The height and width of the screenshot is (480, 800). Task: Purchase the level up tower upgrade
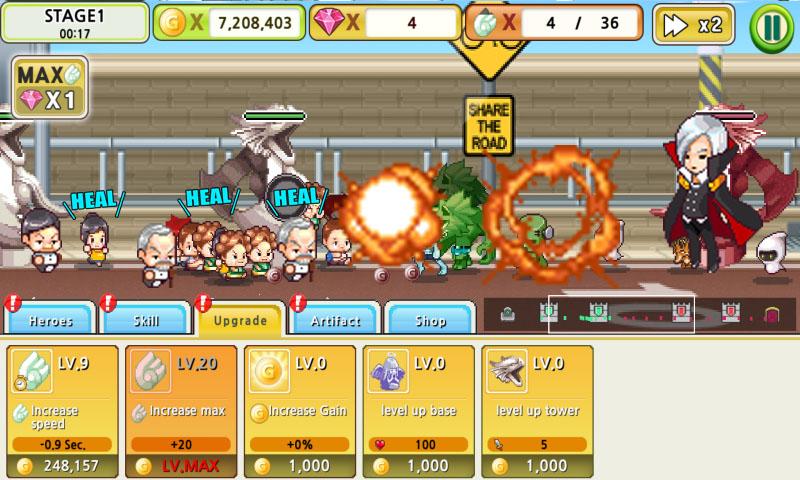point(535,411)
